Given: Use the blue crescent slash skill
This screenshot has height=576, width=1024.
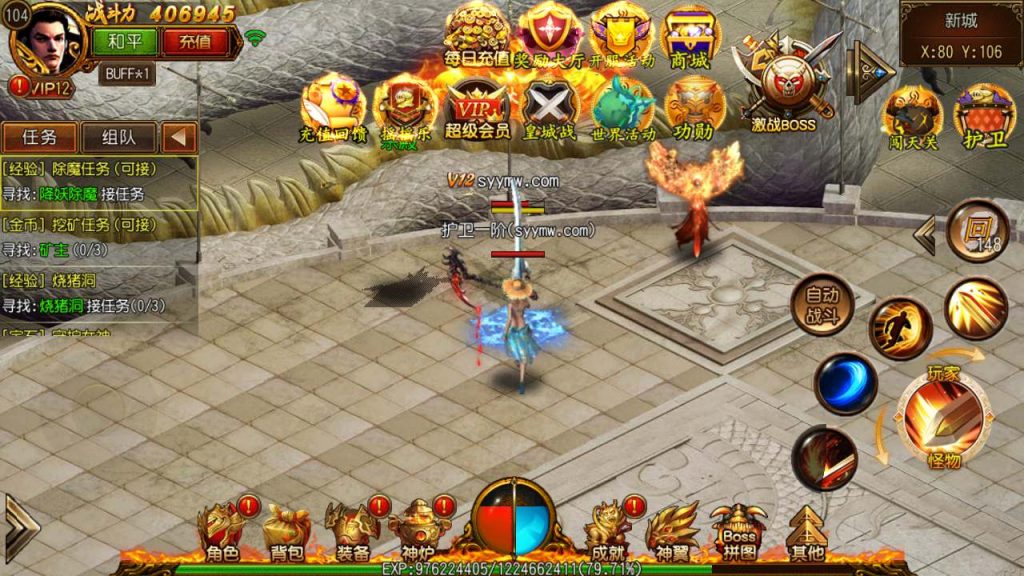Looking at the screenshot, I should [x=846, y=385].
